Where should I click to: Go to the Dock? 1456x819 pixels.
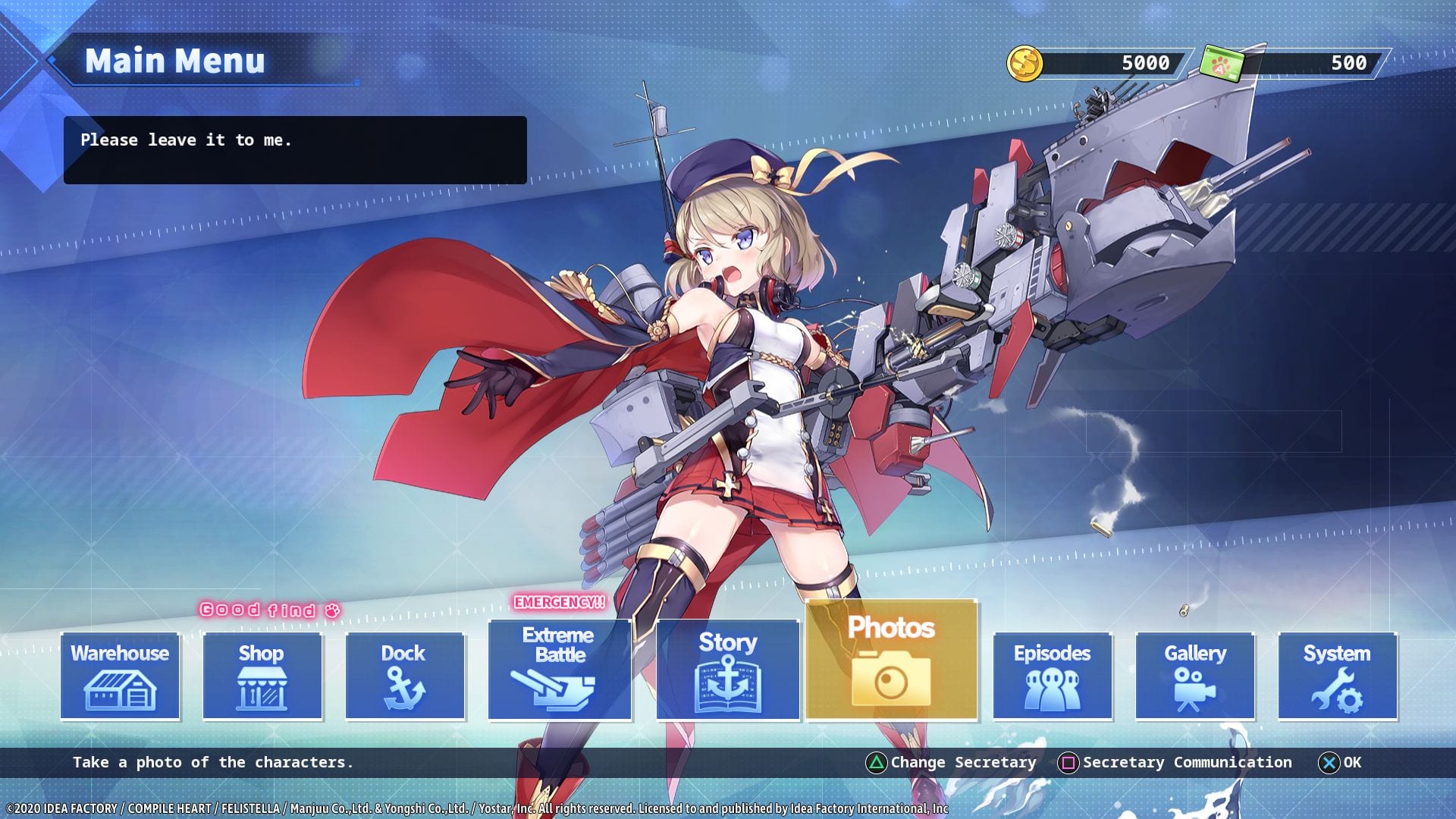405,676
